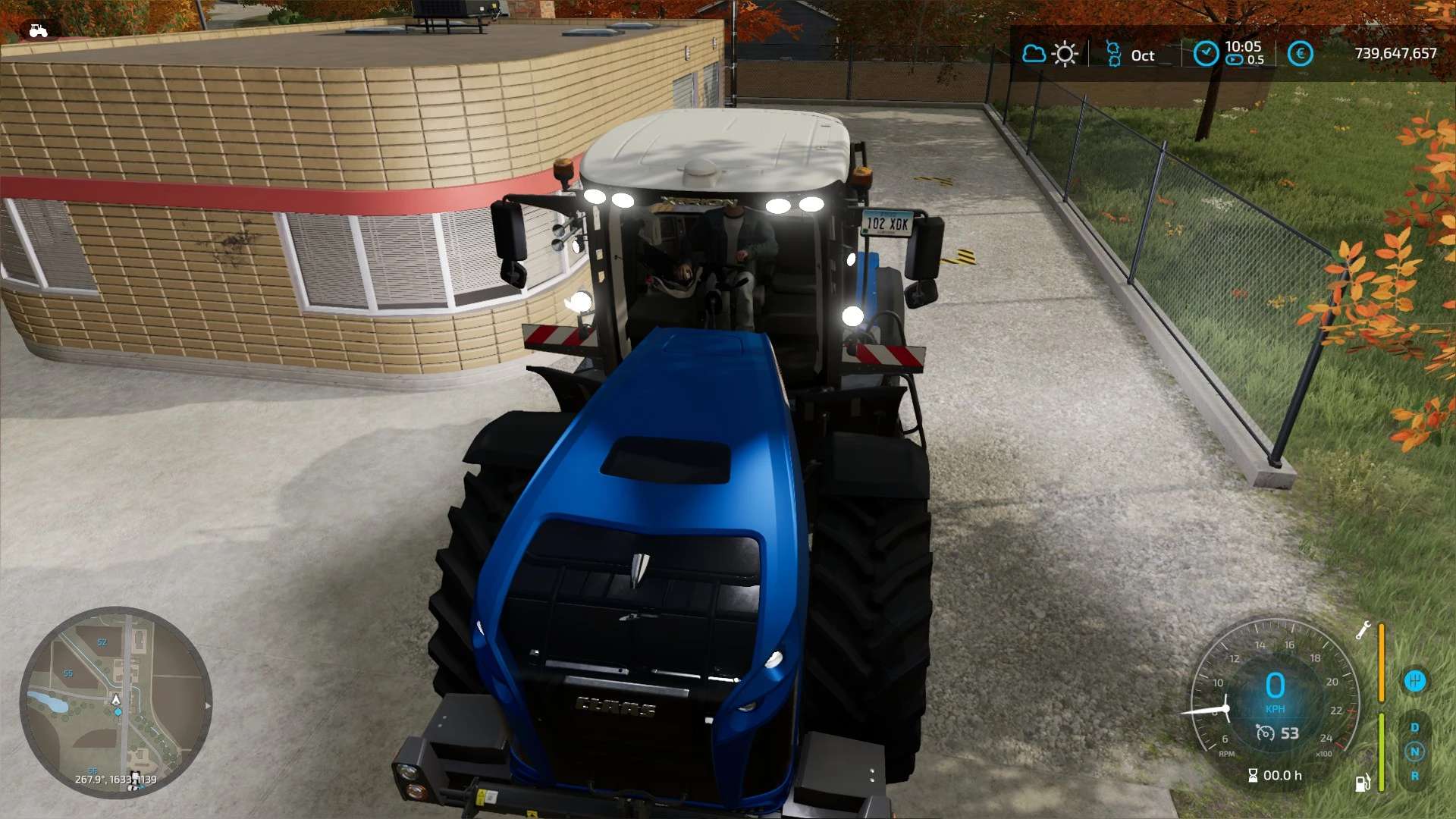Click the arrow on the minimap's edge
The width and height of the screenshot is (1456, 819).
[208, 705]
